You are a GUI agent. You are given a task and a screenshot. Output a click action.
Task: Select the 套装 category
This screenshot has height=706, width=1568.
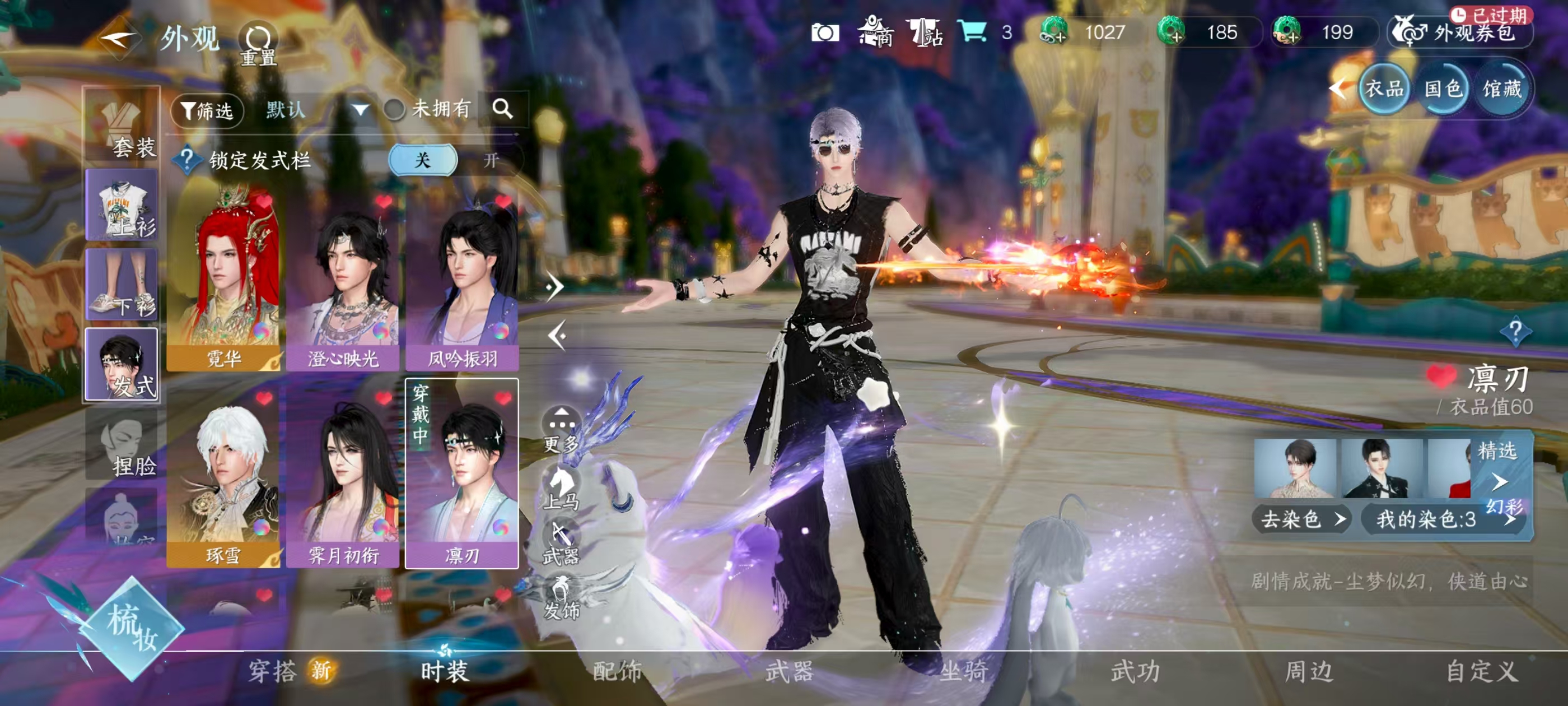[x=122, y=126]
